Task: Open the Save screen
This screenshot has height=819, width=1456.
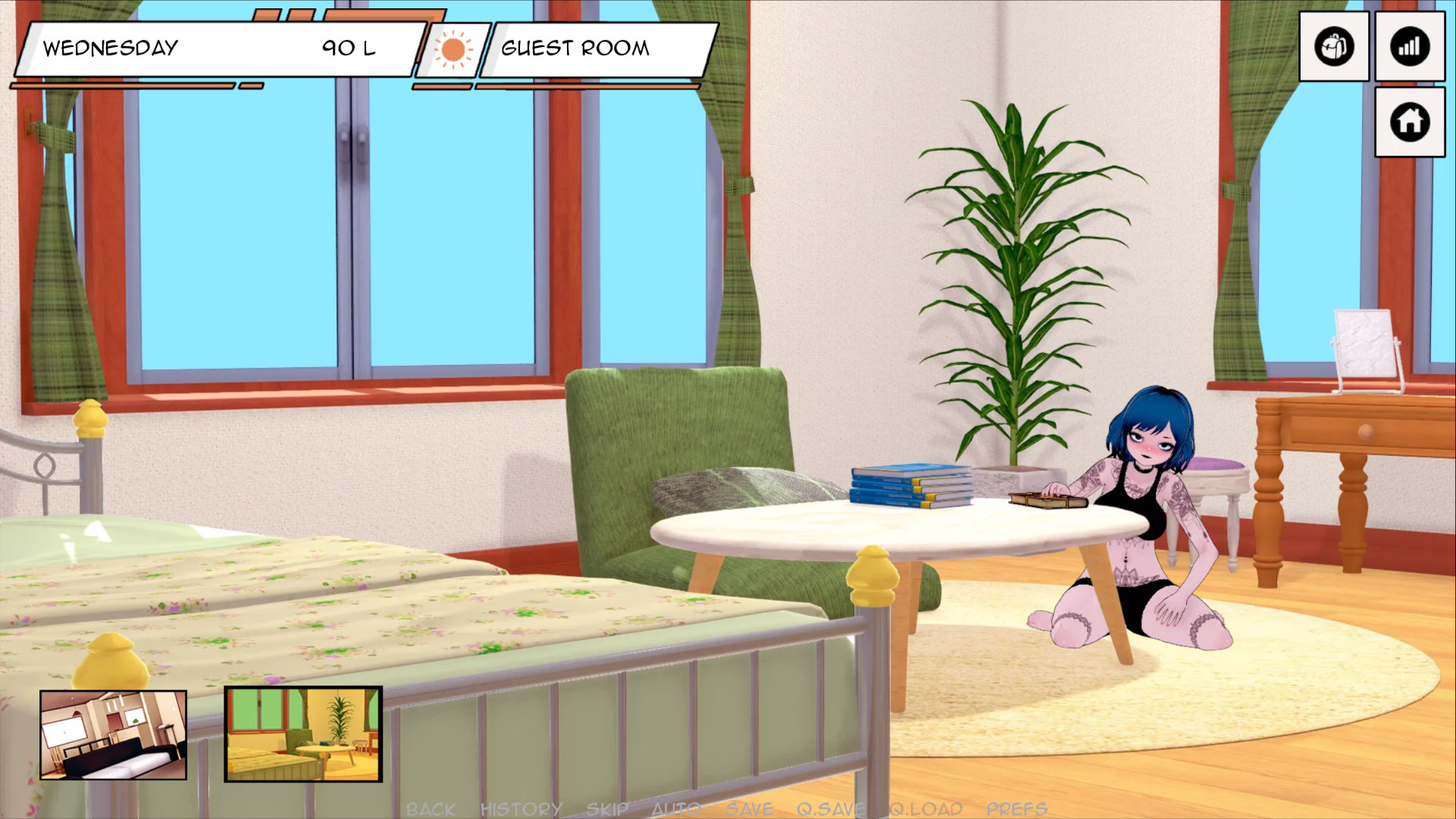Action: [749, 809]
